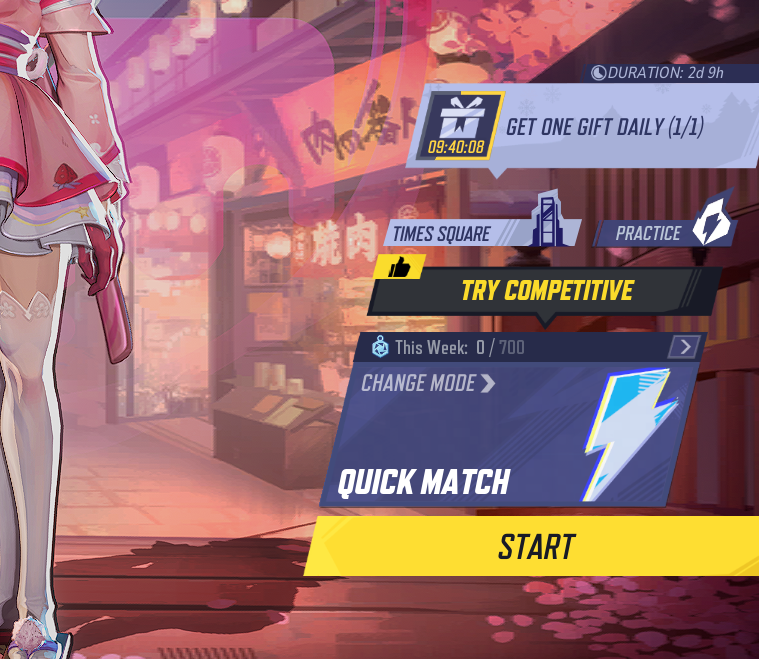Choose Change Mode option

pos(428,383)
